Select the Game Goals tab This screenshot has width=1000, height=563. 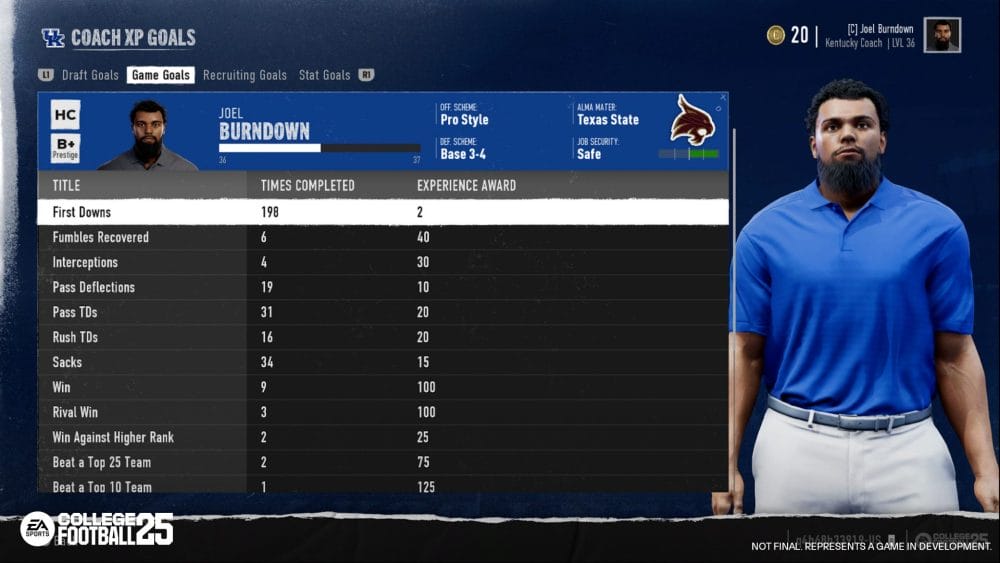coord(160,75)
